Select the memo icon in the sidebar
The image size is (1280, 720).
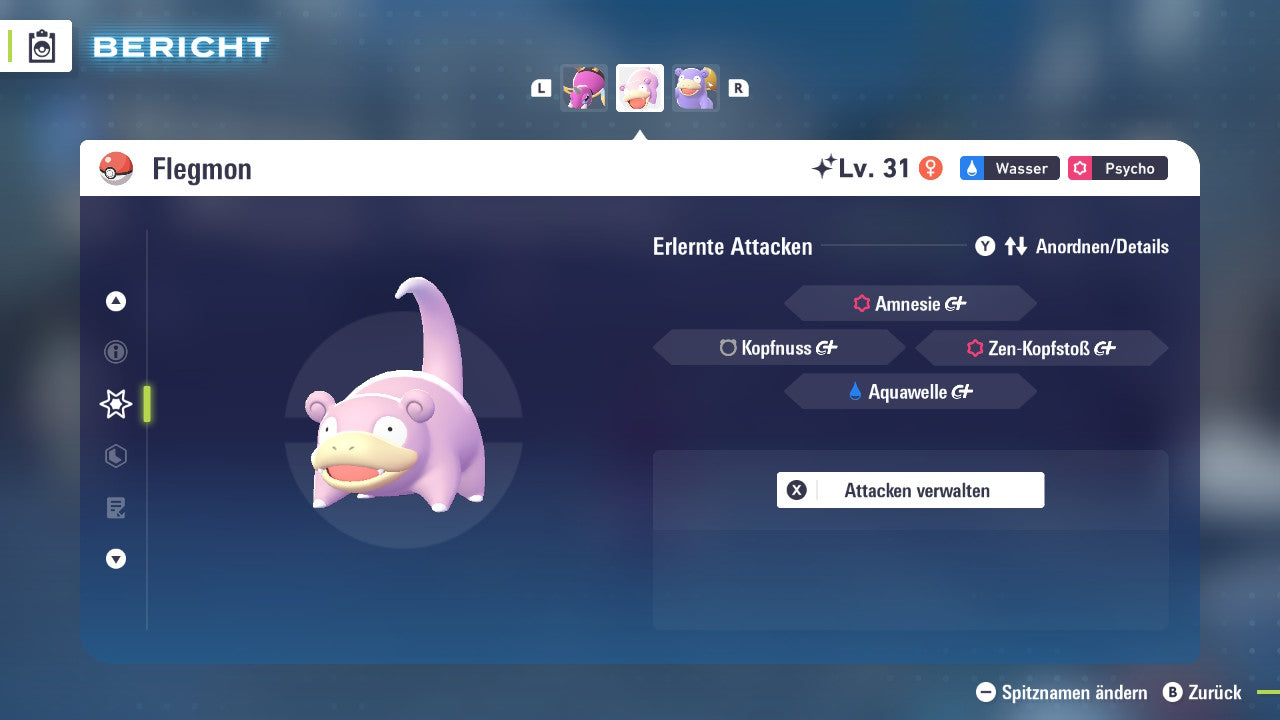click(x=115, y=508)
